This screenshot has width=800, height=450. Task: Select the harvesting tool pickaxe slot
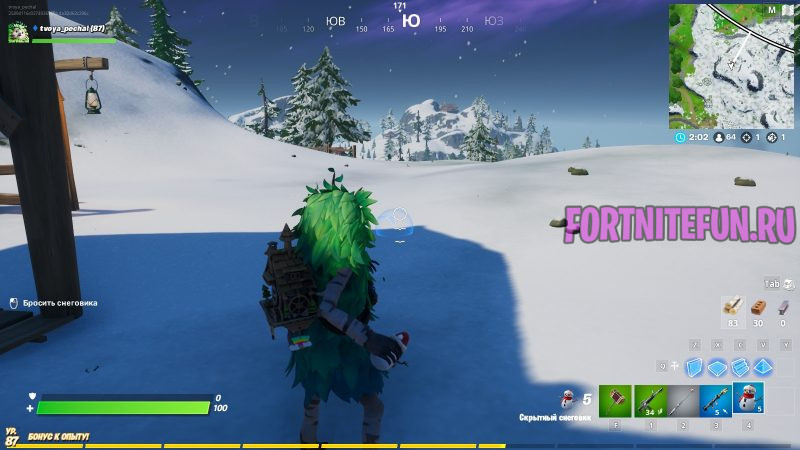[x=616, y=402]
